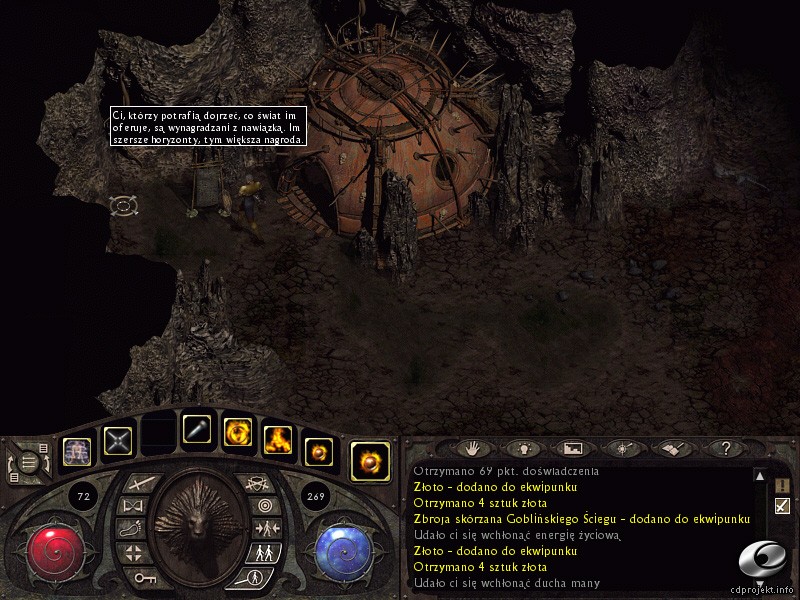Toggle the sword combat log filter
This screenshot has height=600, width=800.
pyautogui.click(x=782, y=506)
